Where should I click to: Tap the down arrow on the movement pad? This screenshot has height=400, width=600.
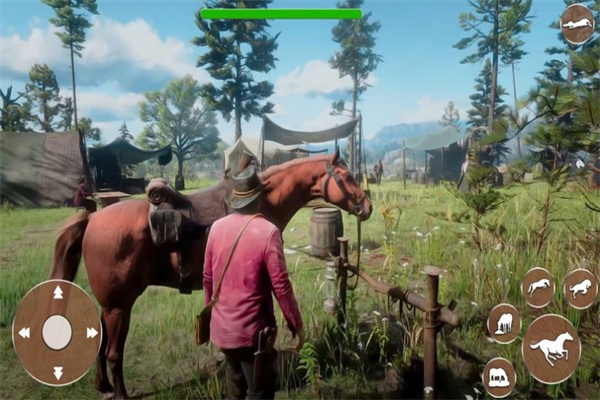[57, 372]
